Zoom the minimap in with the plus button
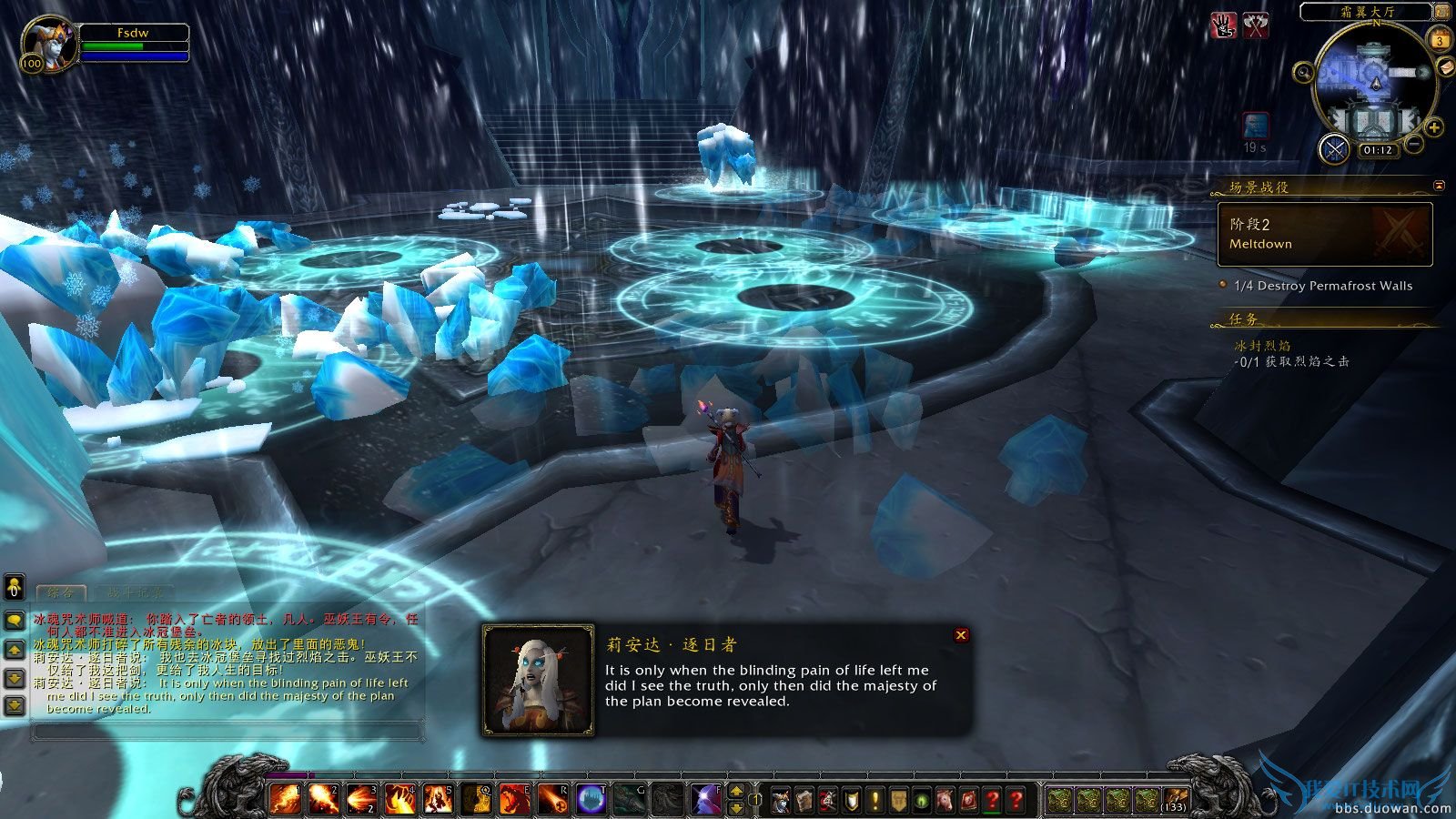1456x819 pixels. pos(1432,127)
